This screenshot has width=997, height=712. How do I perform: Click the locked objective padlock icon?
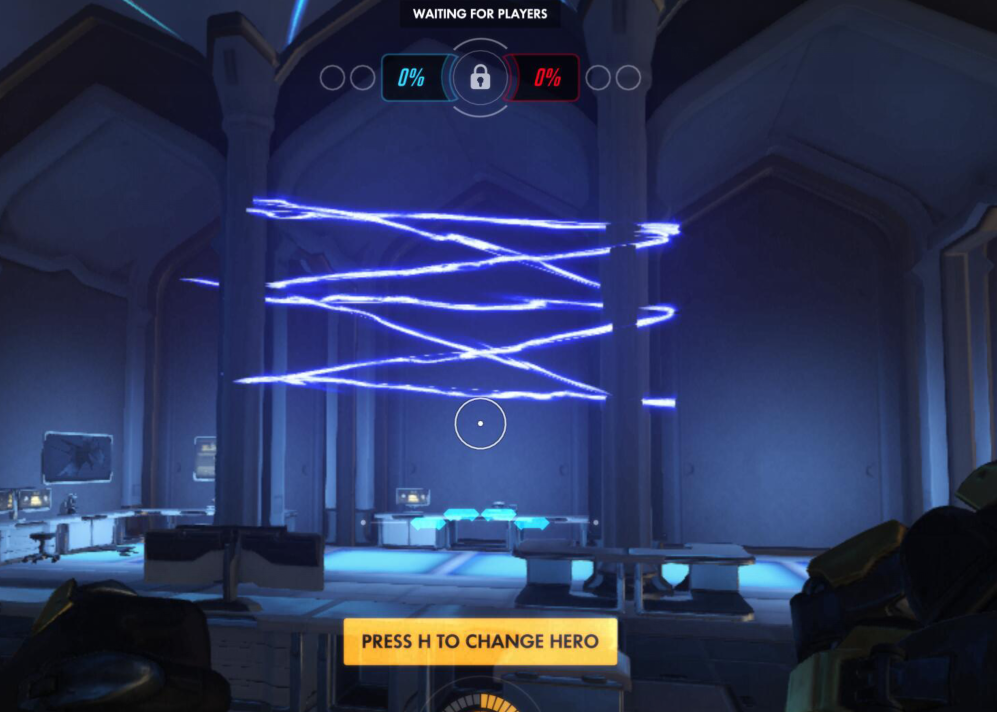click(480, 78)
